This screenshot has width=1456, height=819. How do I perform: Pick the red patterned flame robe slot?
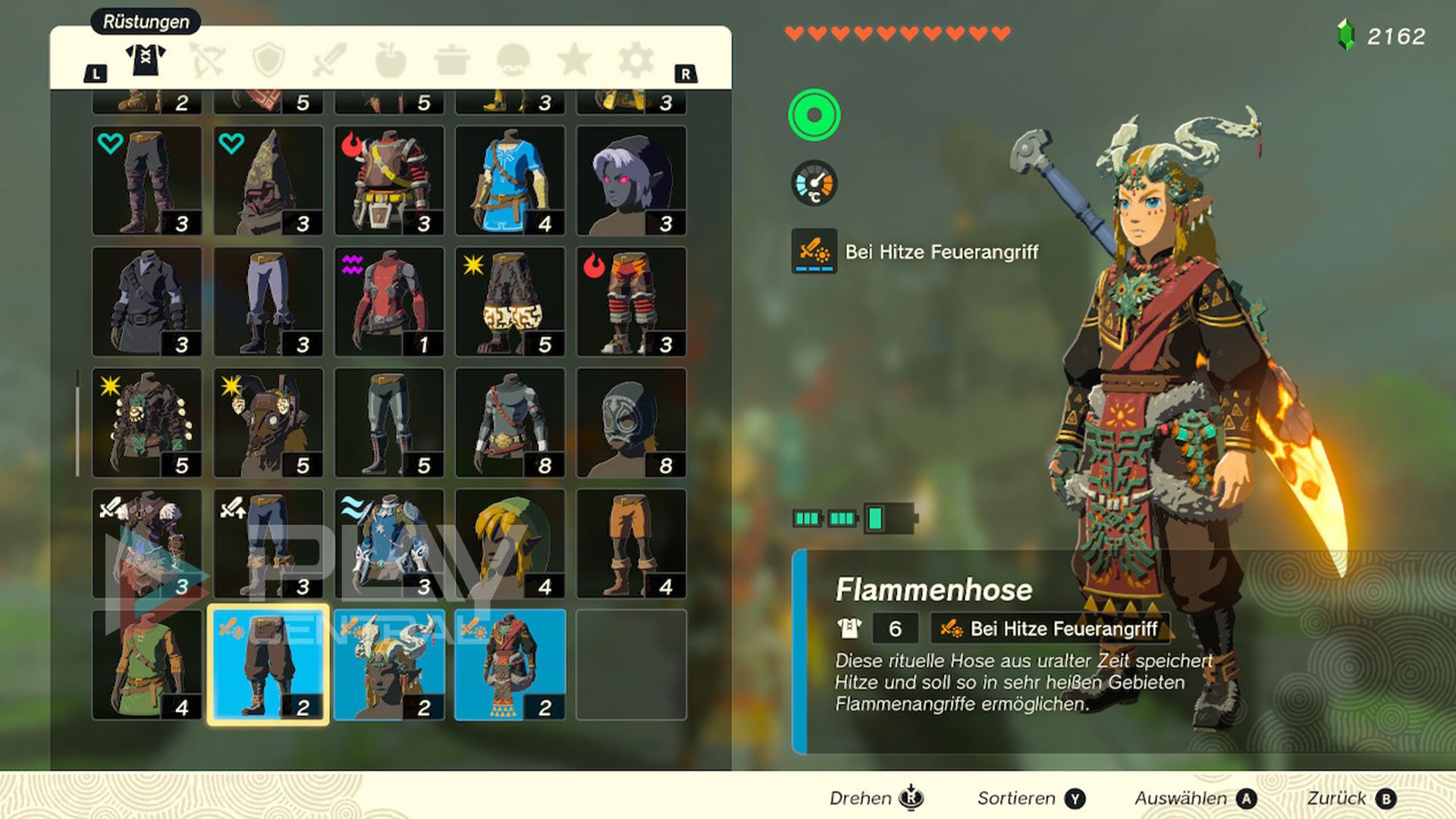[x=510, y=665]
